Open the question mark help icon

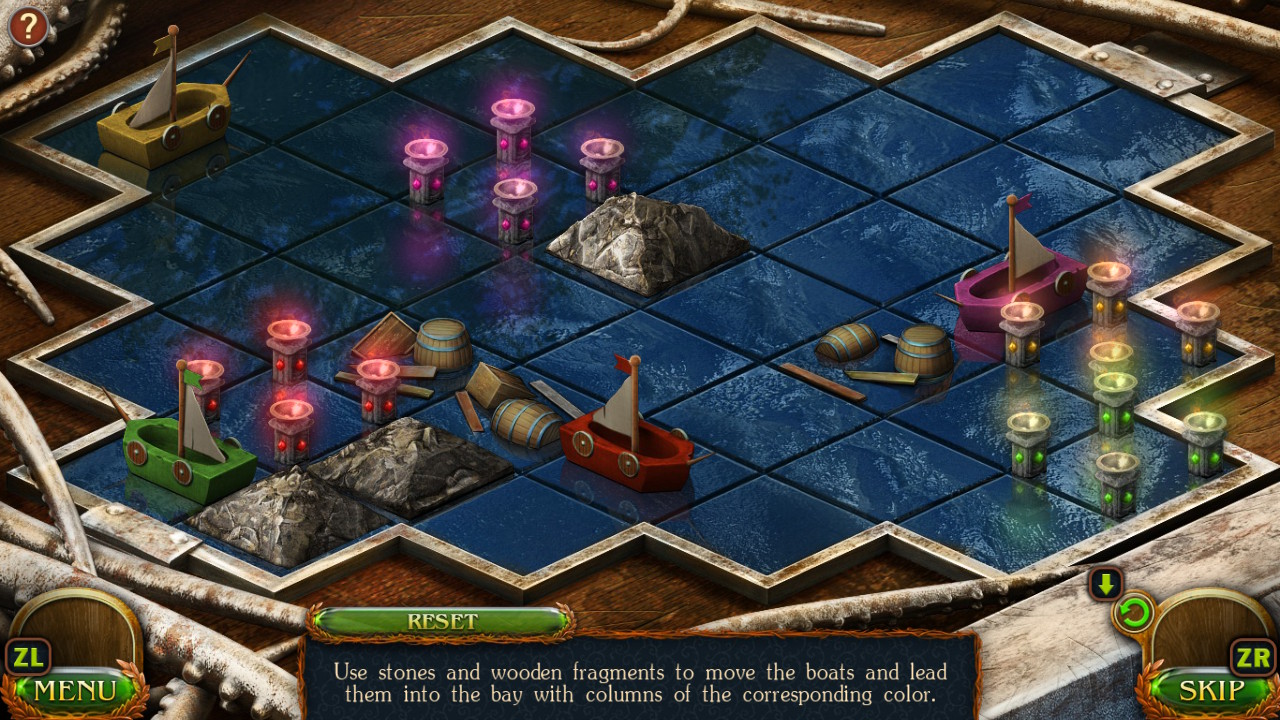[27, 27]
